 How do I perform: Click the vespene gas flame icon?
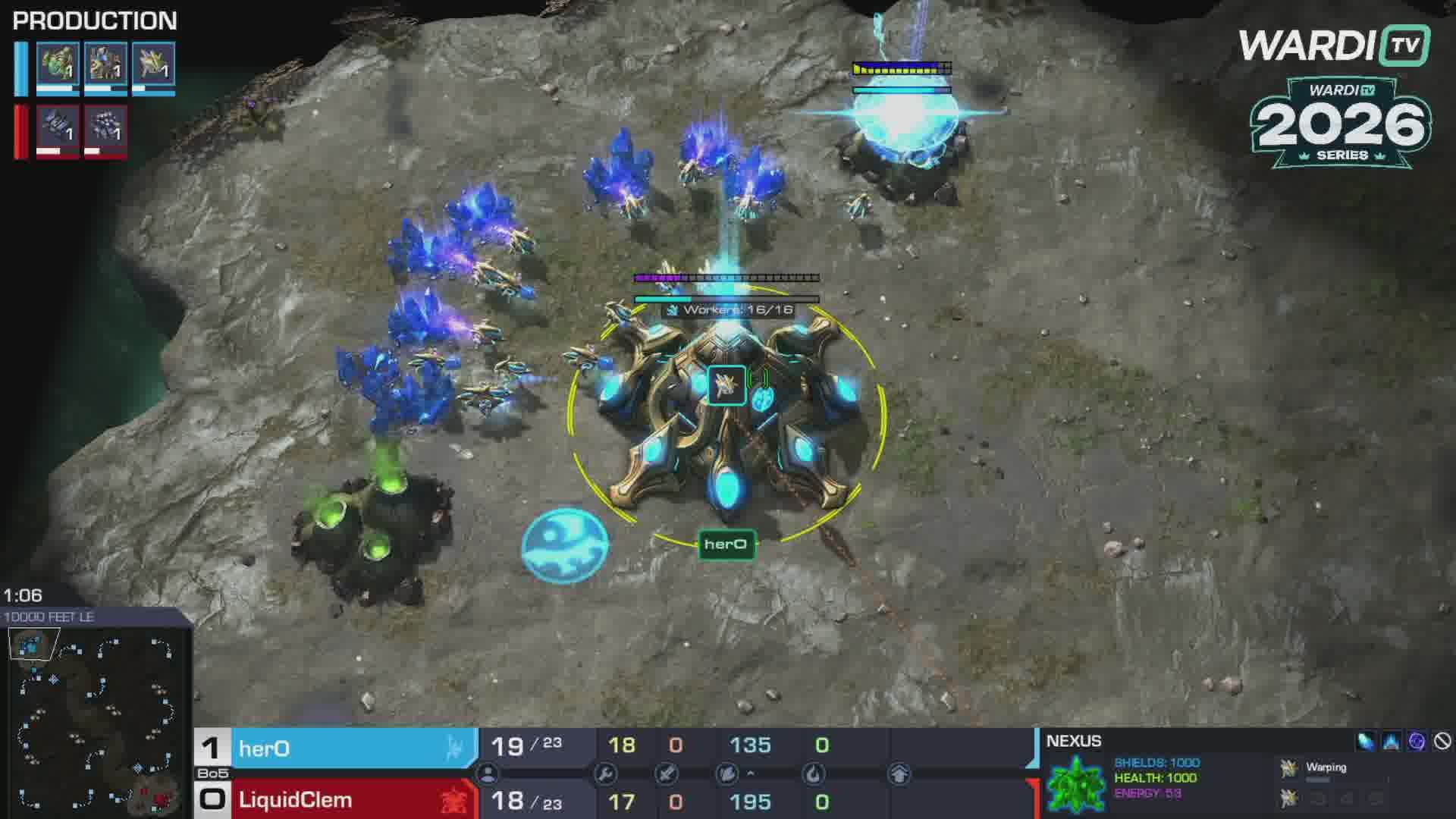814,774
